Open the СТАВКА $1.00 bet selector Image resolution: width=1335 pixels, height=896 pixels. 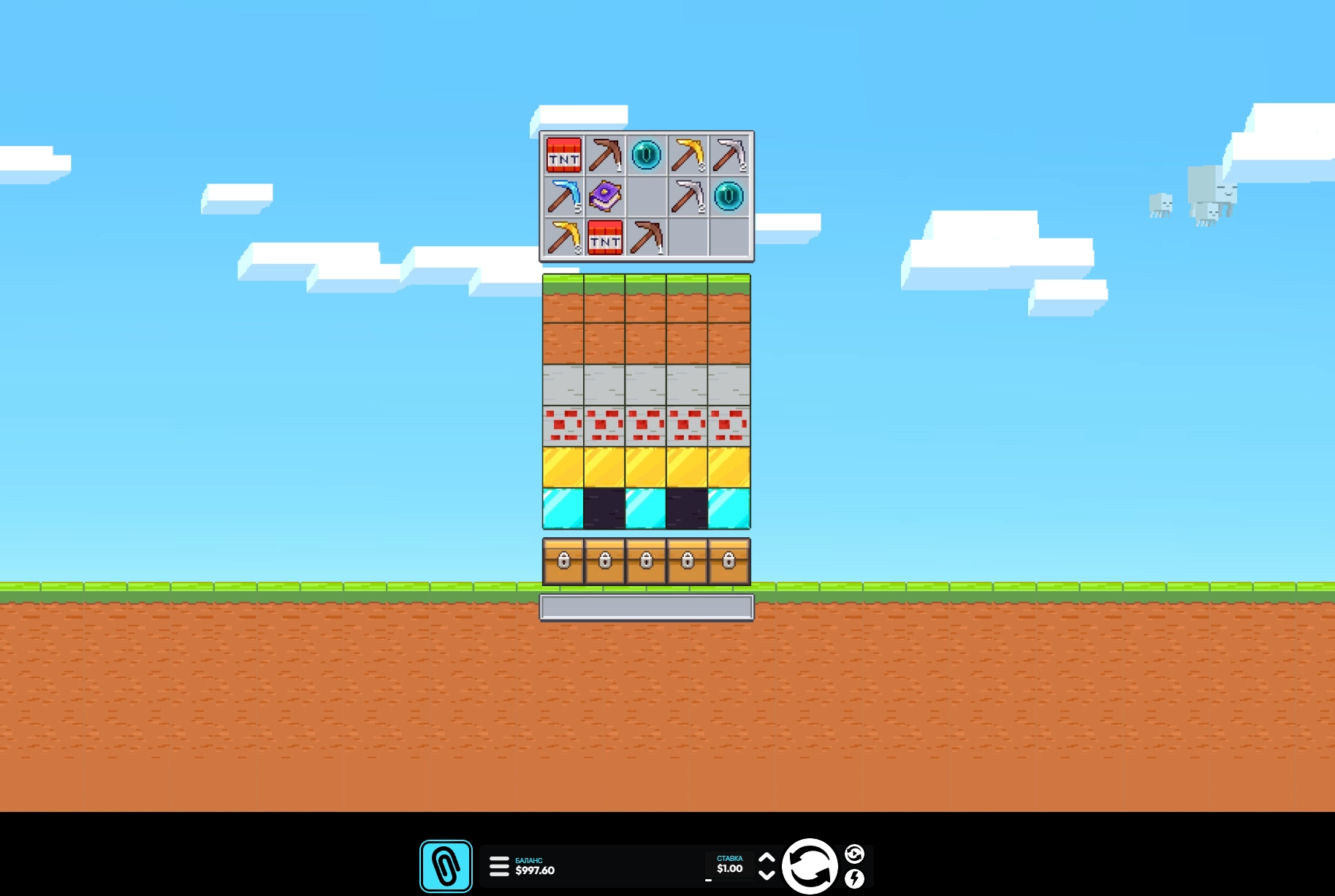coord(729,865)
